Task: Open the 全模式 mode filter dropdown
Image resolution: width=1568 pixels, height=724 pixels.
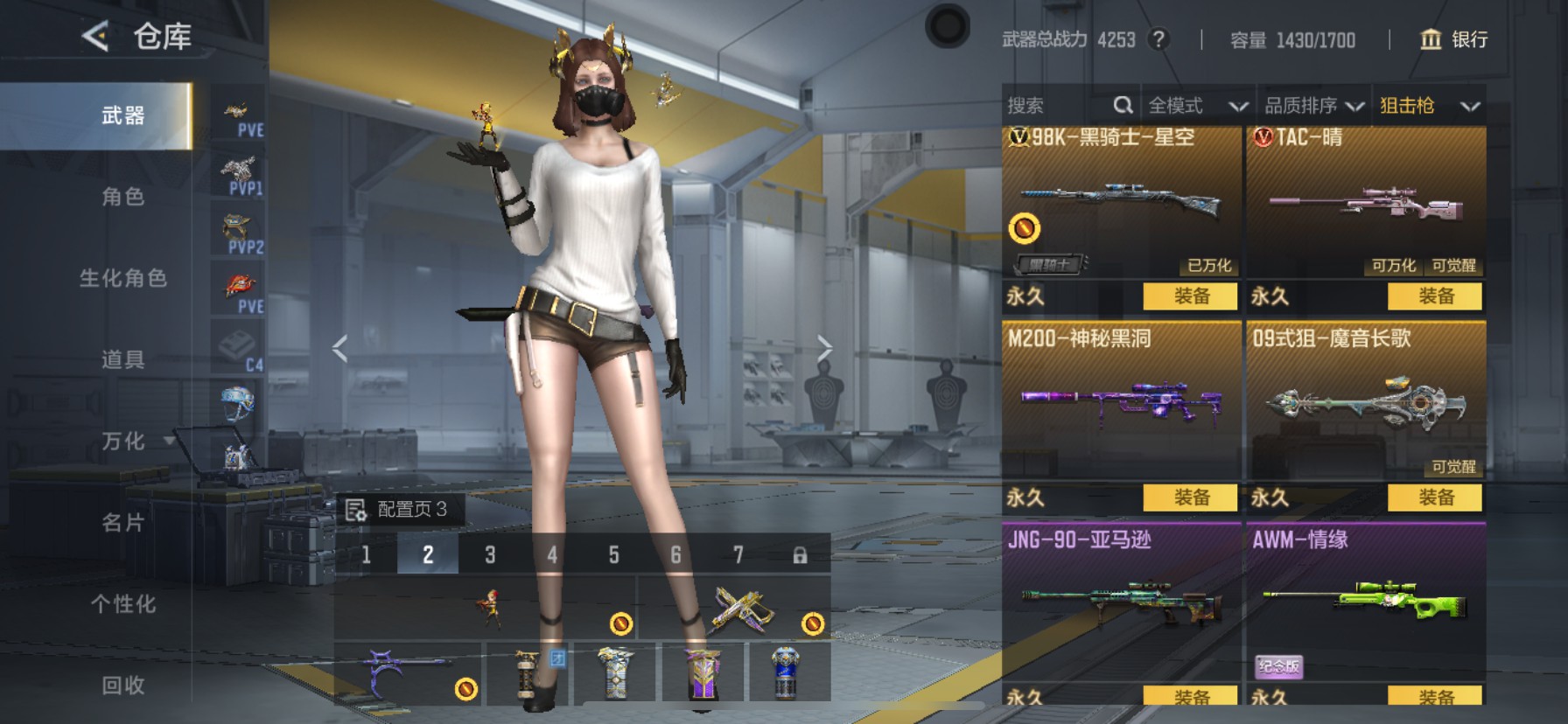Action: pyautogui.click(x=1197, y=105)
